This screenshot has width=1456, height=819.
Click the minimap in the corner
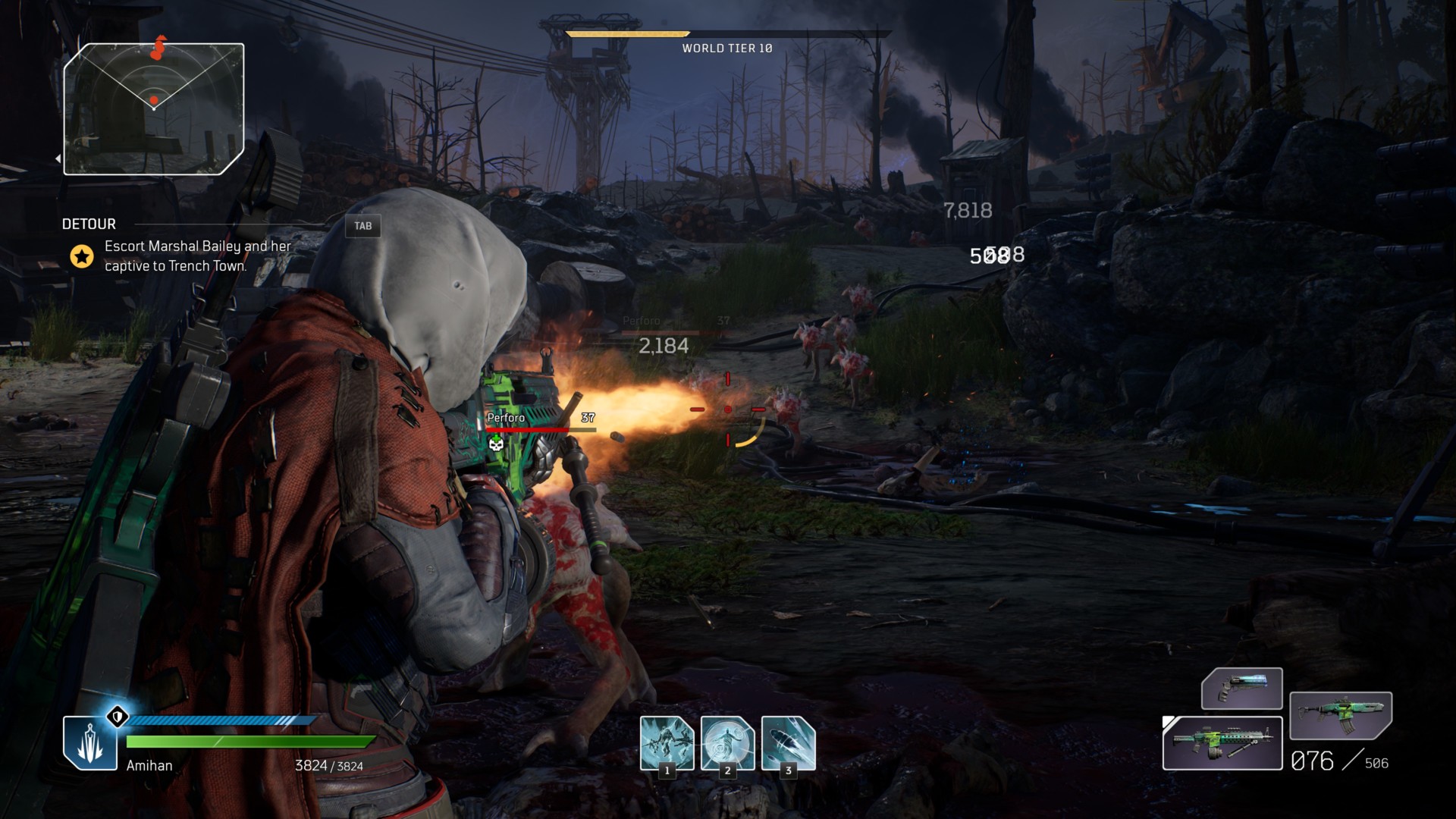coord(154,109)
